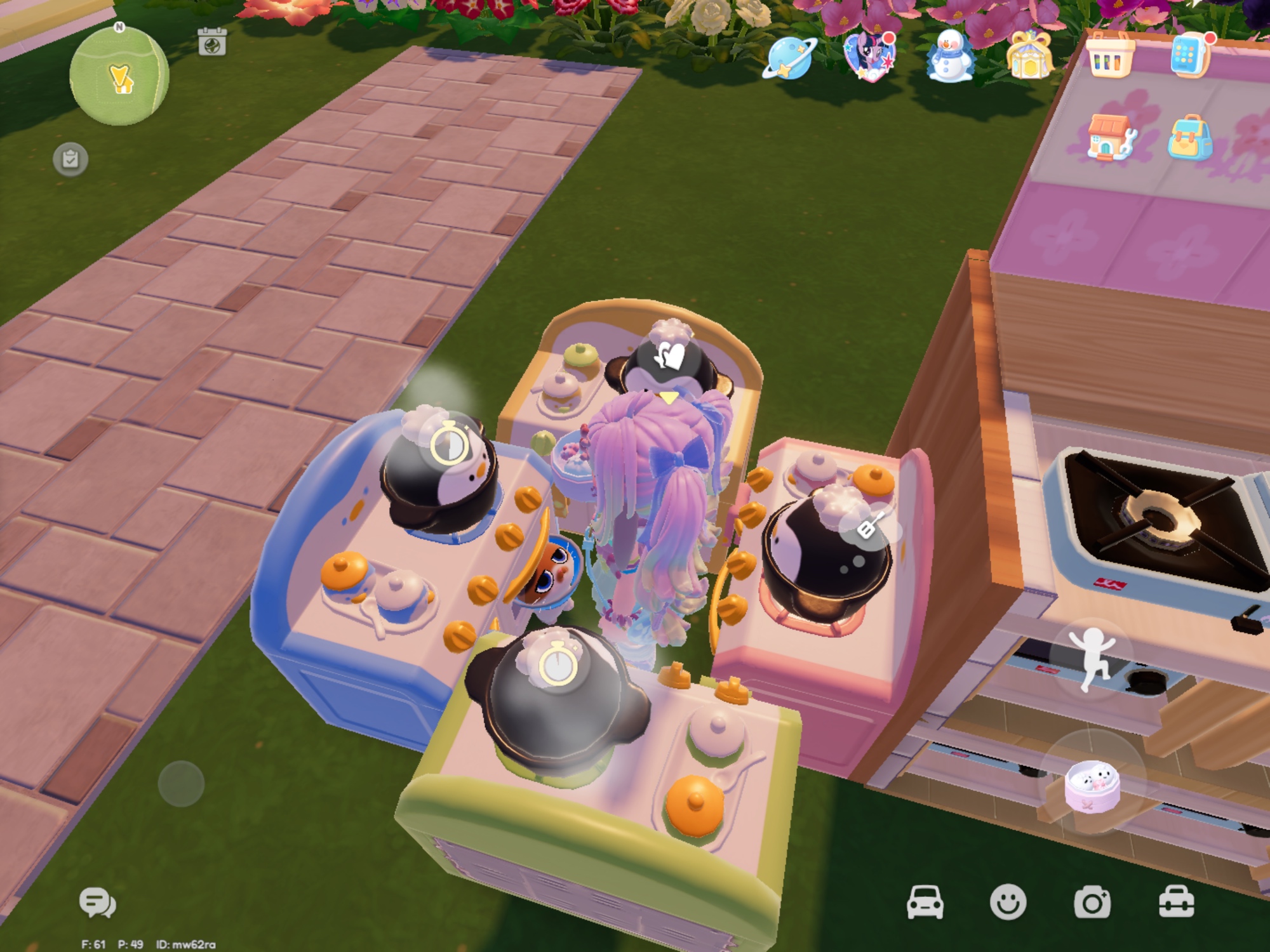Image resolution: width=1270 pixels, height=952 pixels.
Task: Open the pony heart event icon
Action: tap(869, 56)
